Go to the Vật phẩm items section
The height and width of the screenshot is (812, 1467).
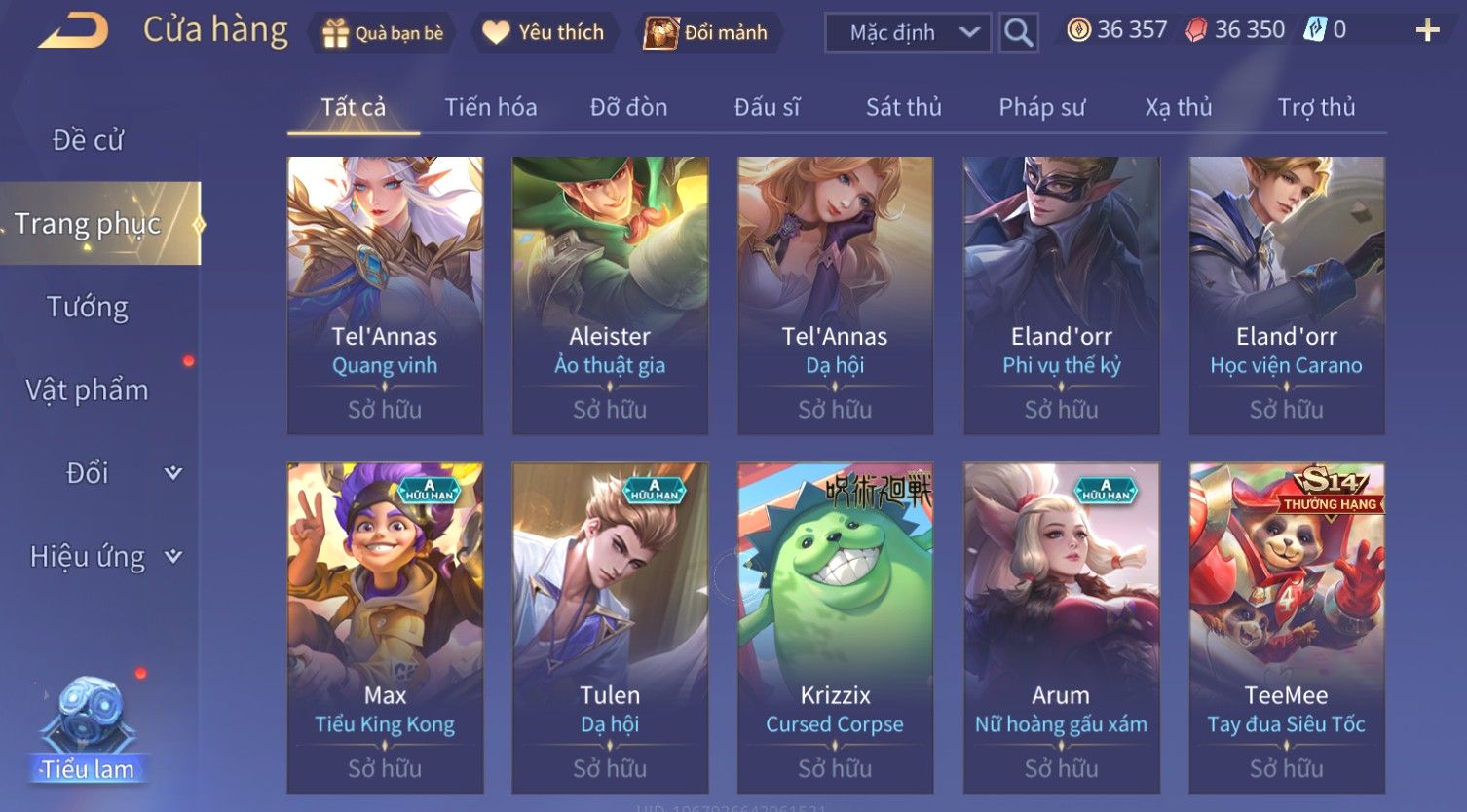88,390
